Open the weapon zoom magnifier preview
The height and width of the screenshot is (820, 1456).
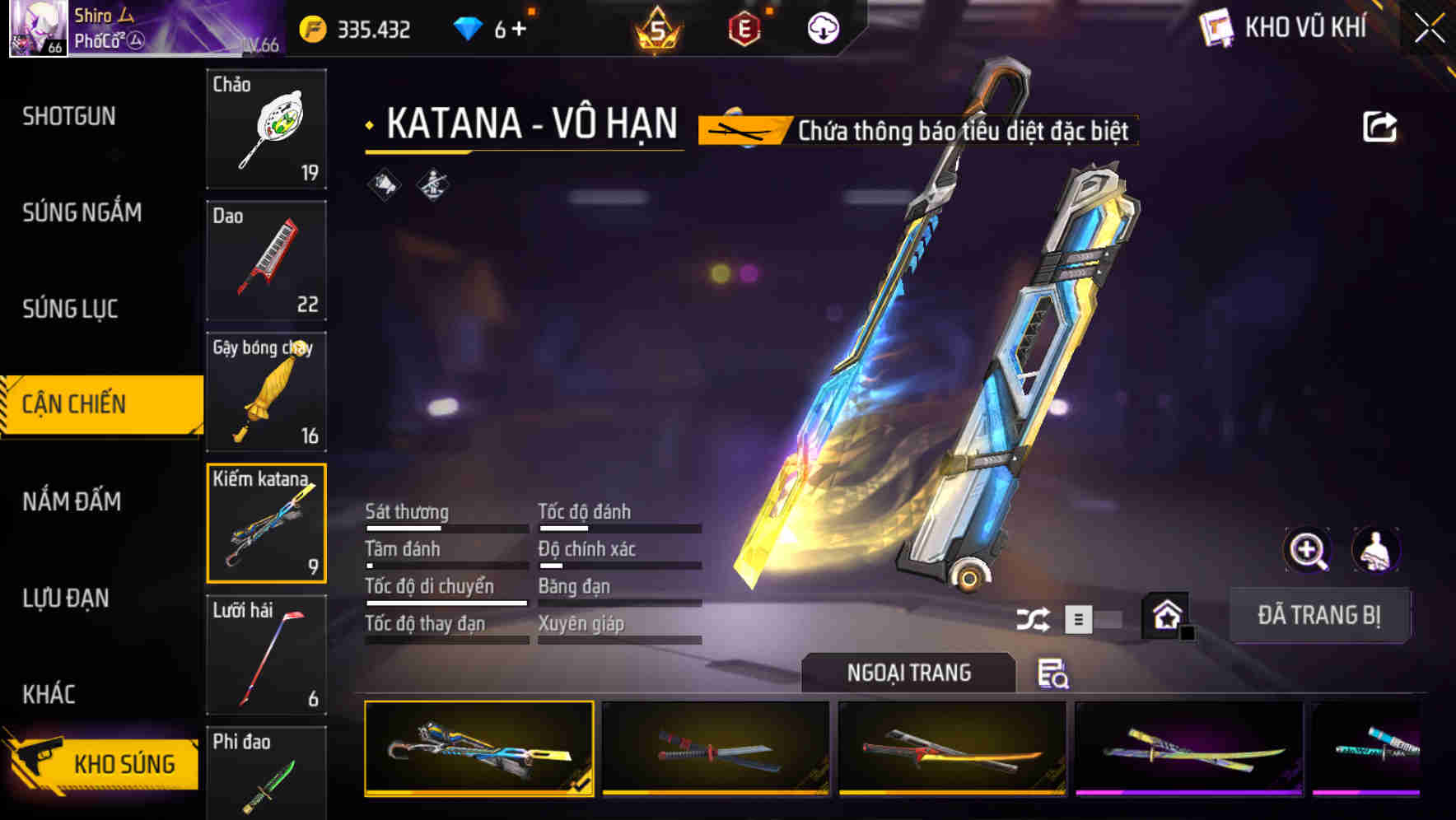(x=1308, y=550)
